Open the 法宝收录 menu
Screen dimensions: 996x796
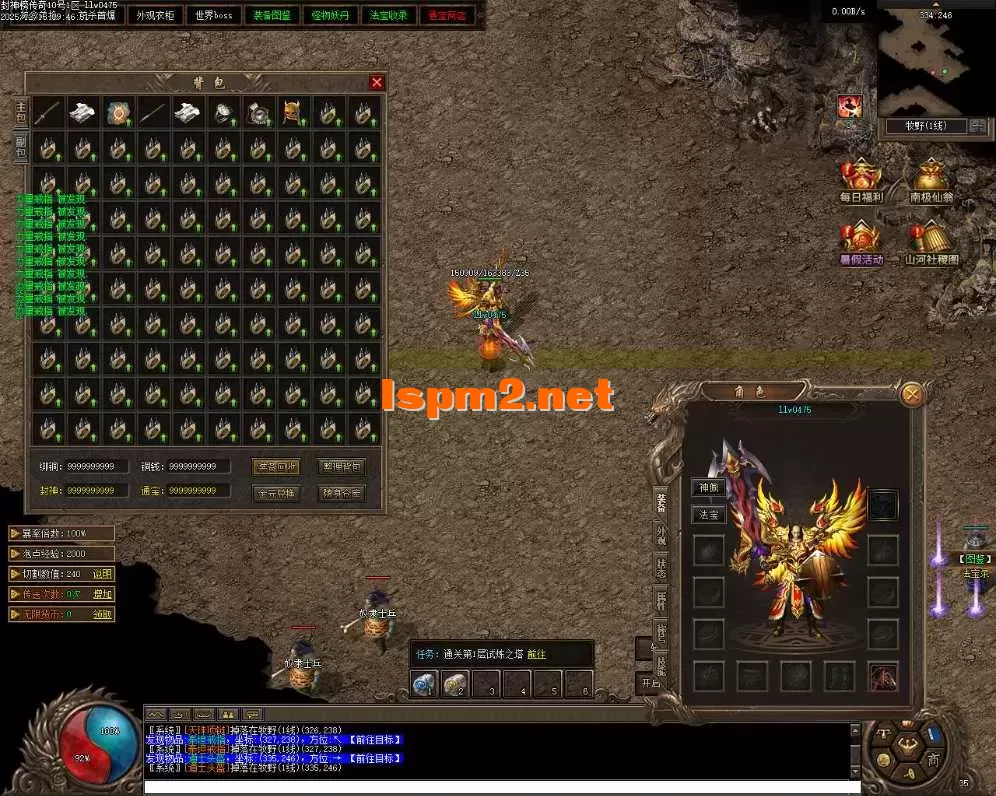click(x=389, y=15)
